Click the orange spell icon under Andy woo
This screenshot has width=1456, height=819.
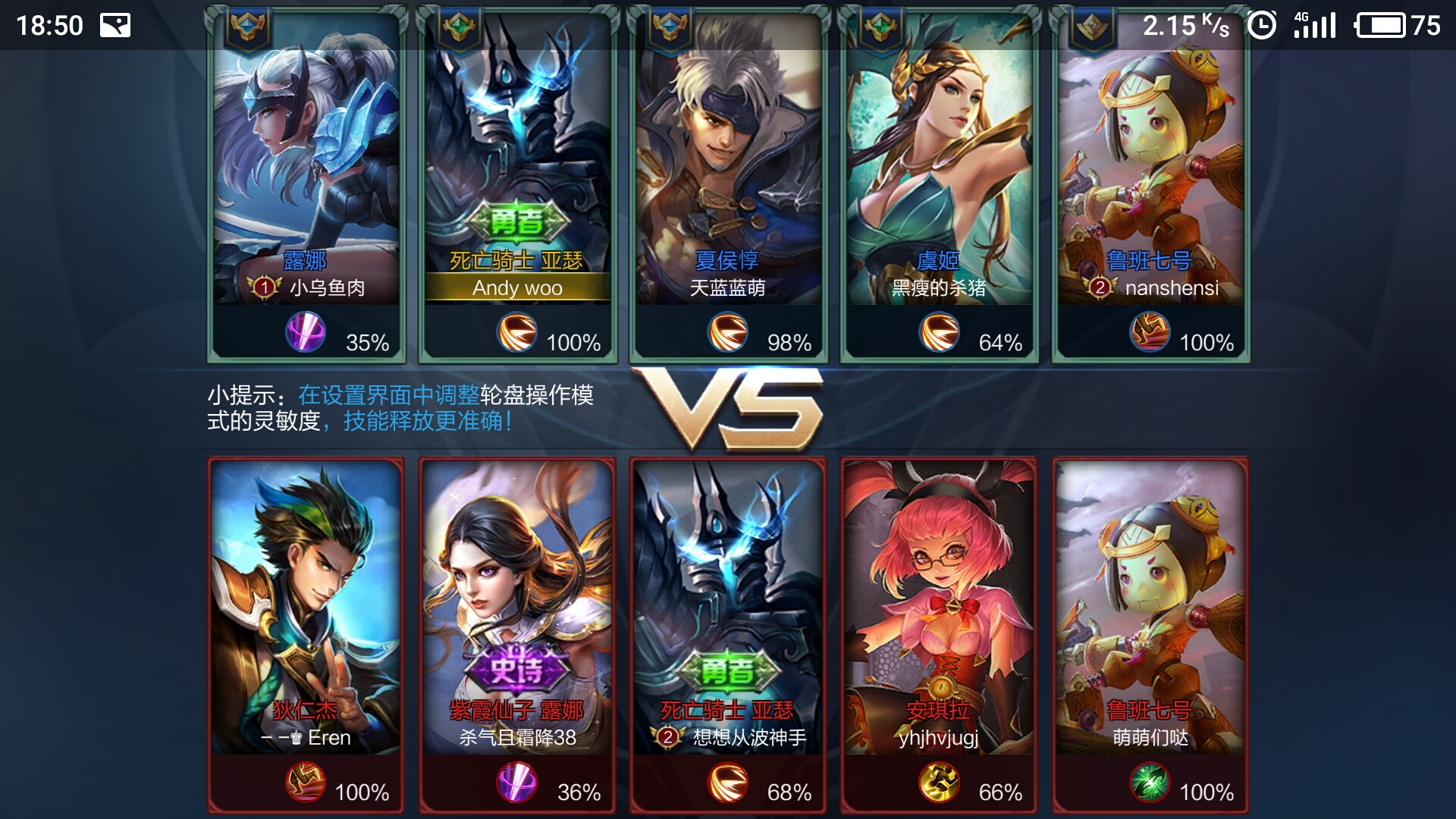(517, 333)
